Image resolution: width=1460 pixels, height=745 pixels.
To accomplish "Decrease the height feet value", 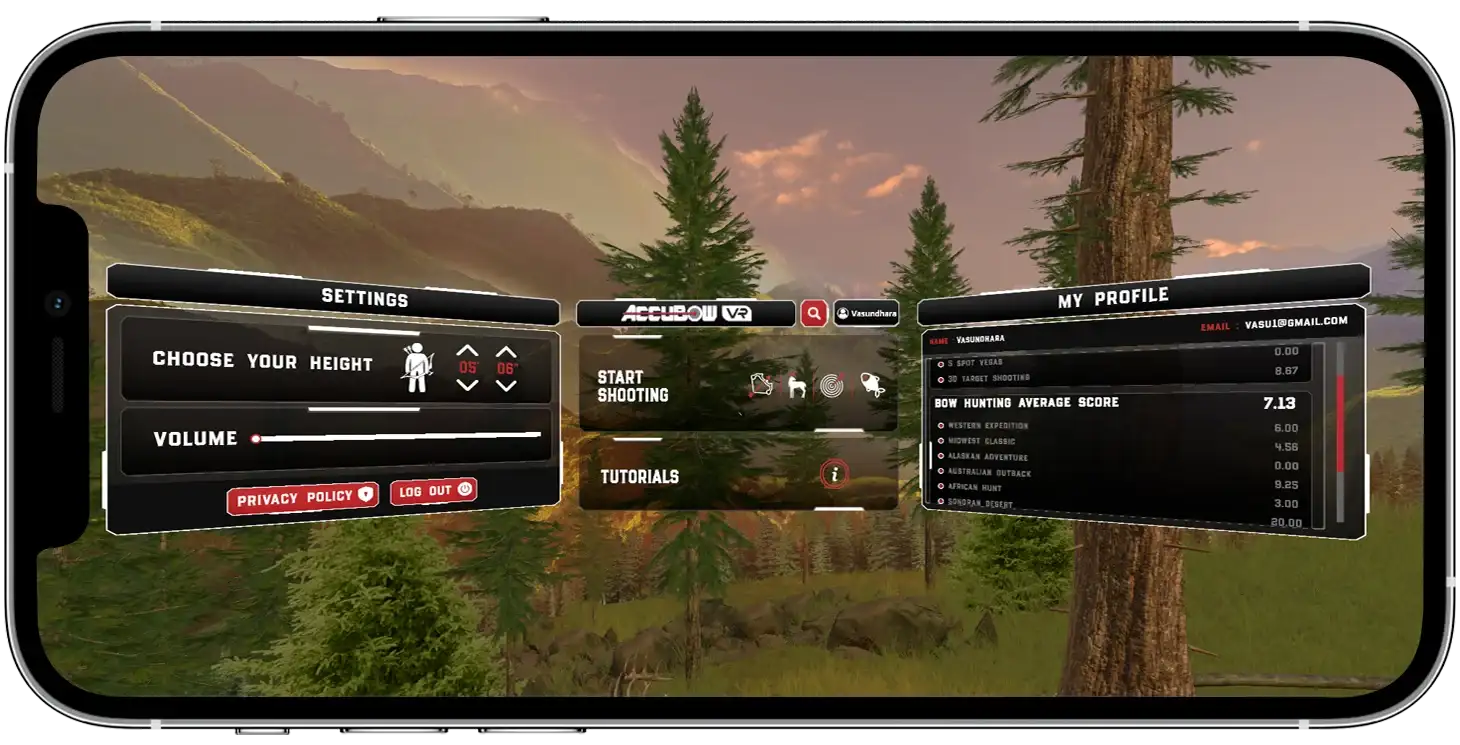I will [467, 385].
